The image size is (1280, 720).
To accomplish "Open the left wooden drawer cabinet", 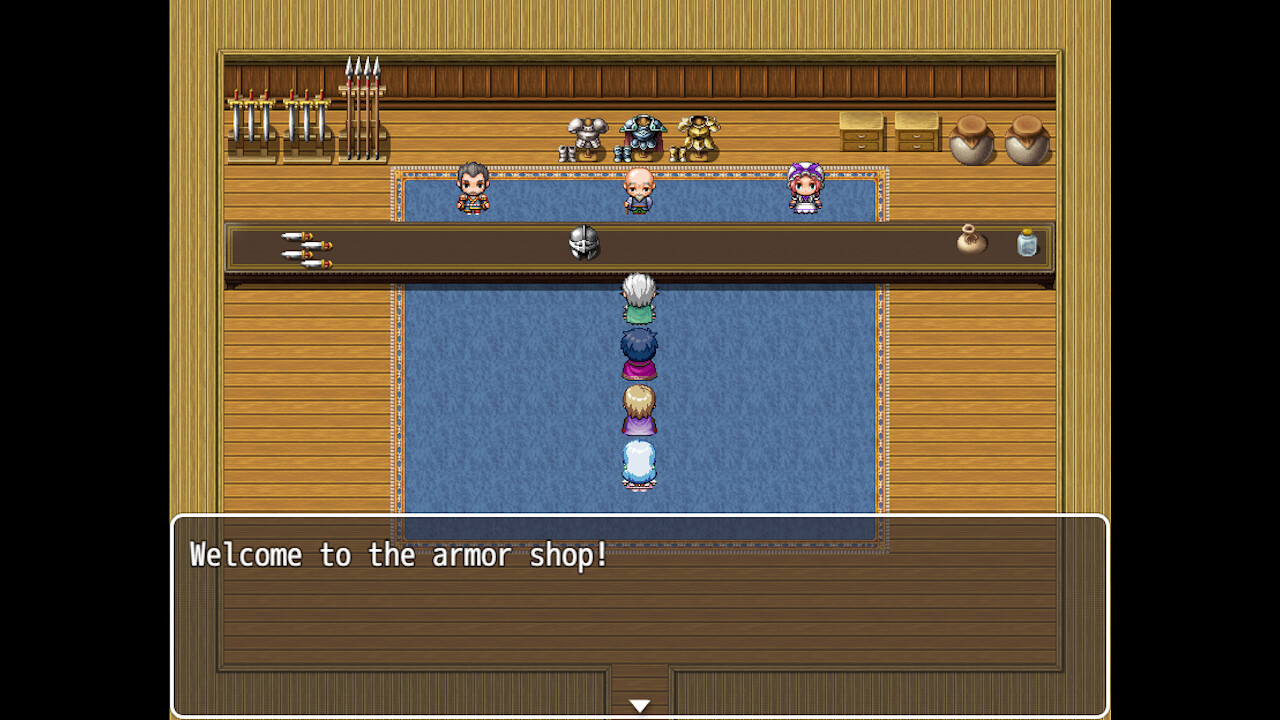I will point(862,133).
